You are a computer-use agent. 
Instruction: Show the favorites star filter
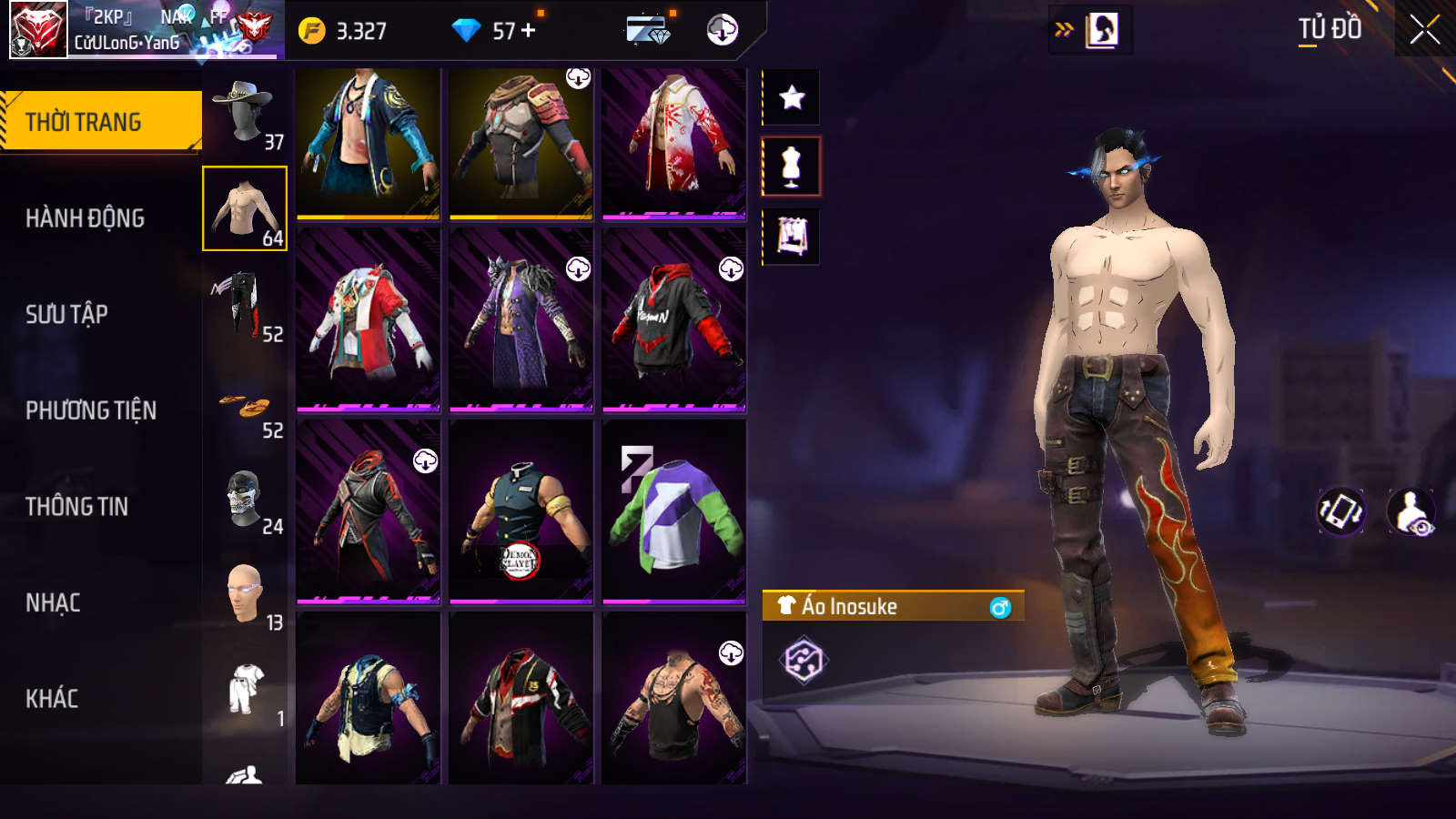pyautogui.click(x=792, y=97)
